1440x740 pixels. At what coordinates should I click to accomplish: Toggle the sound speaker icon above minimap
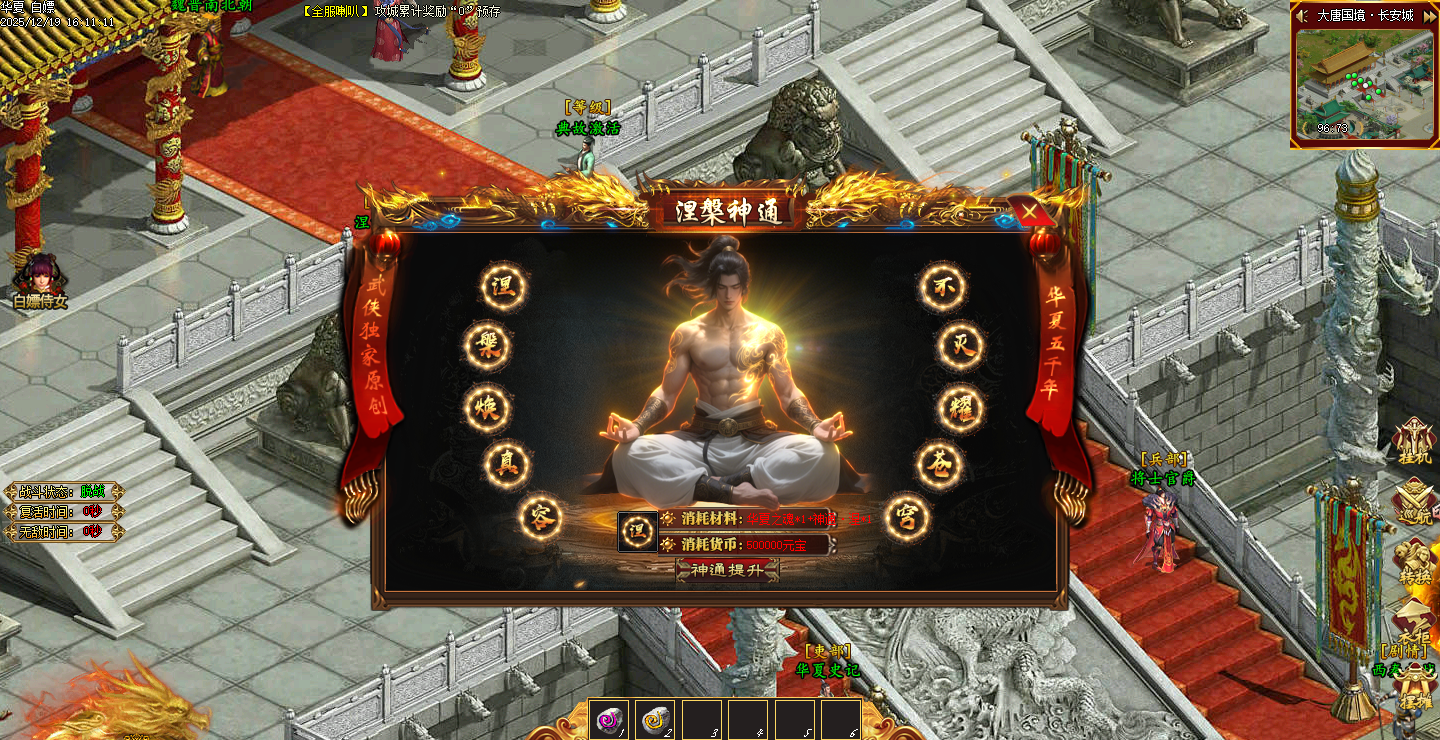(1303, 15)
